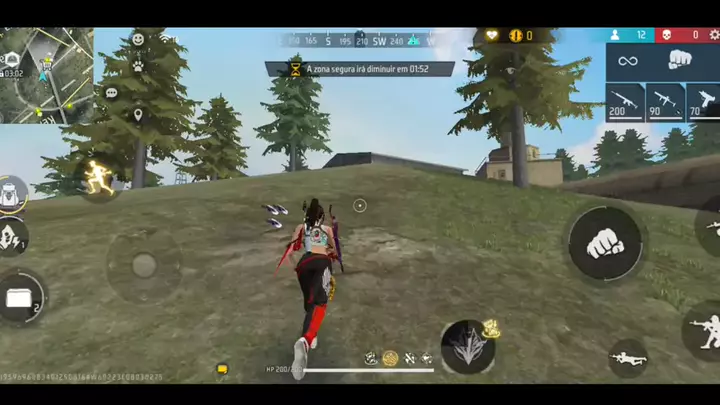Tap the infinity symbol slot
720x405 pixels.
point(628,61)
